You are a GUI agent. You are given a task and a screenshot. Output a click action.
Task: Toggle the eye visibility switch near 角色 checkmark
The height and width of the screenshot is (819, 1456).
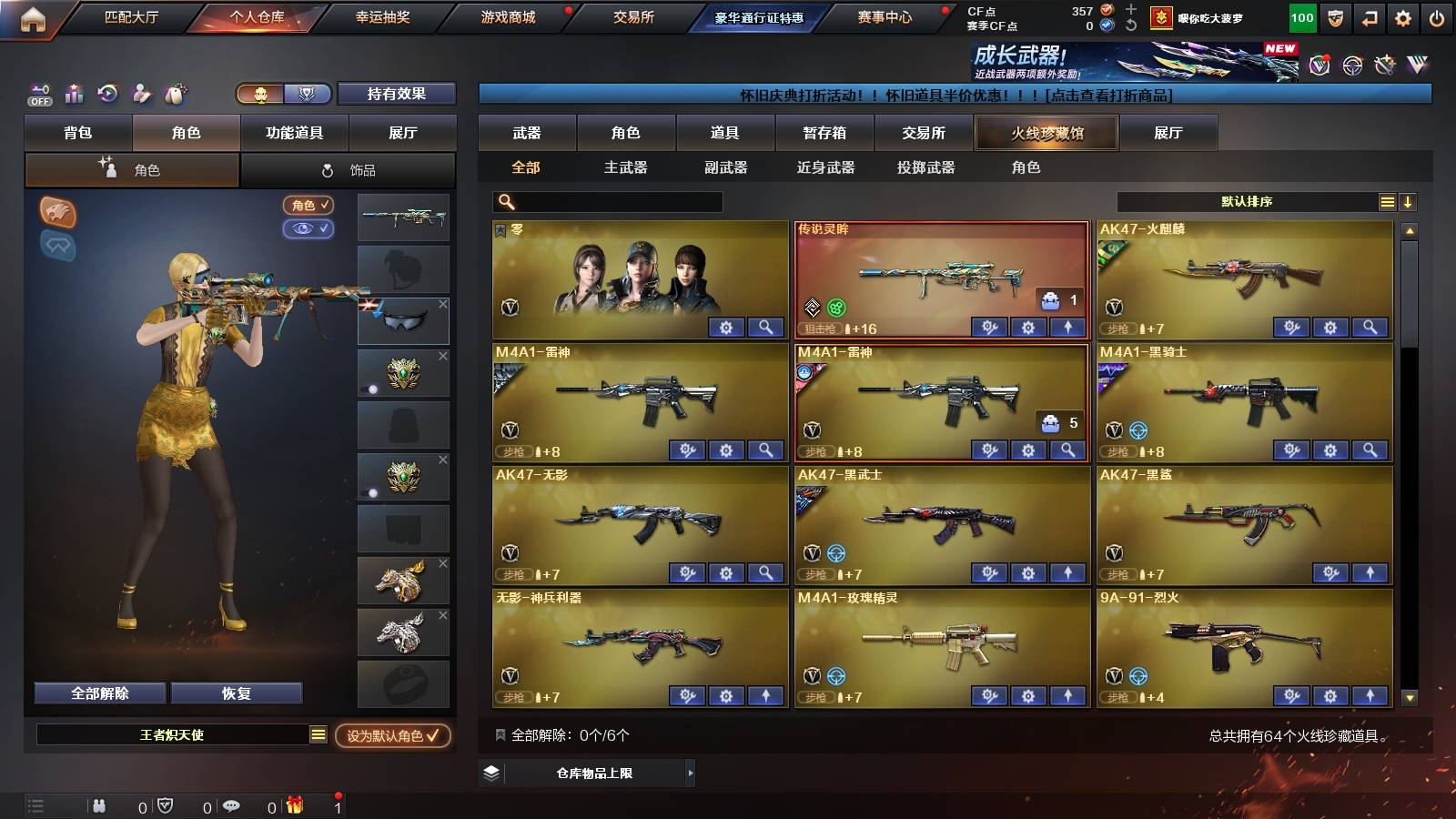[x=310, y=229]
